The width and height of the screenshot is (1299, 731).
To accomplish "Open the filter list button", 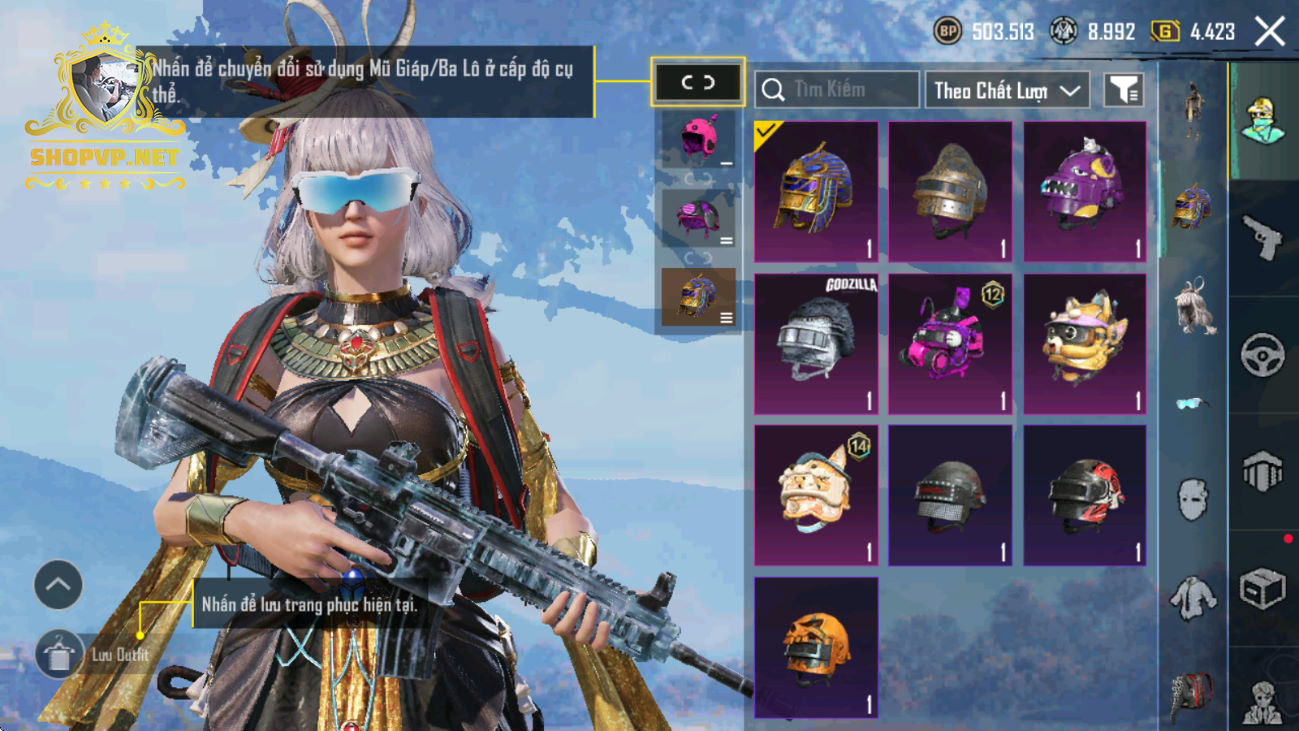I will [1124, 91].
